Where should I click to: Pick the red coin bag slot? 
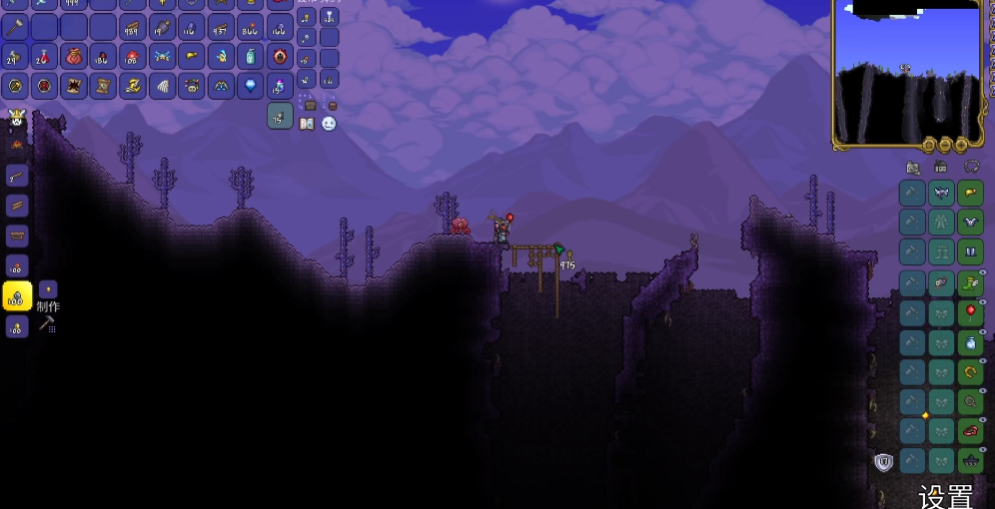74,56
